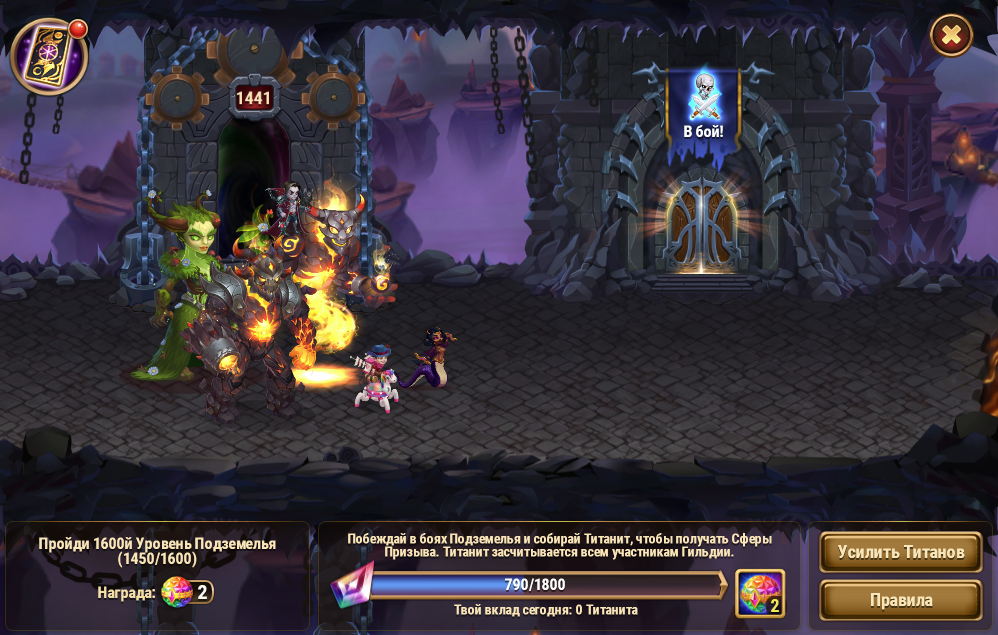The width and height of the screenshot is (998, 635).
Task: Open the Усилить Титанов menu
Action: click(900, 552)
